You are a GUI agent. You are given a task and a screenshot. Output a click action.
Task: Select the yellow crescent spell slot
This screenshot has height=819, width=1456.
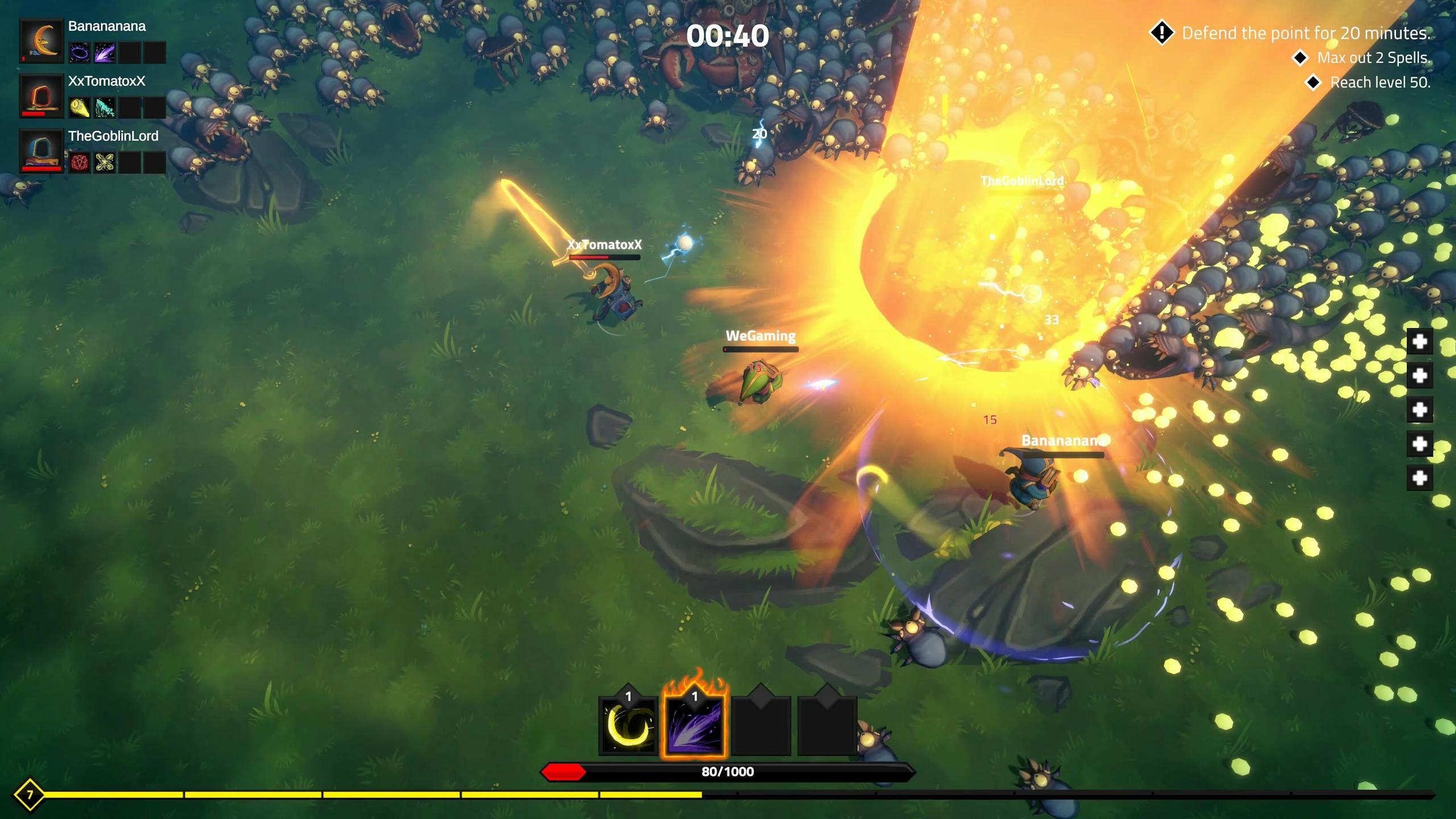tap(628, 725)
